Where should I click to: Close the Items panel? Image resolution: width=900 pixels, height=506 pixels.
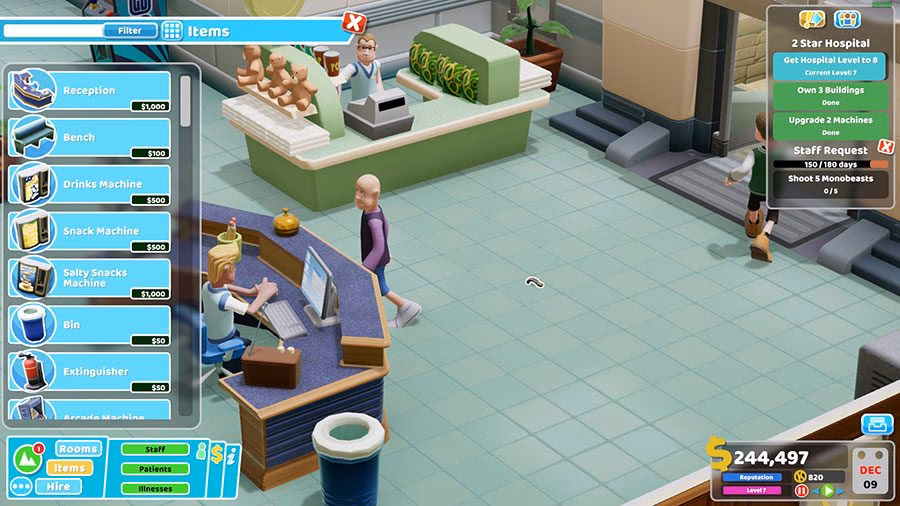tap(353, 22)
